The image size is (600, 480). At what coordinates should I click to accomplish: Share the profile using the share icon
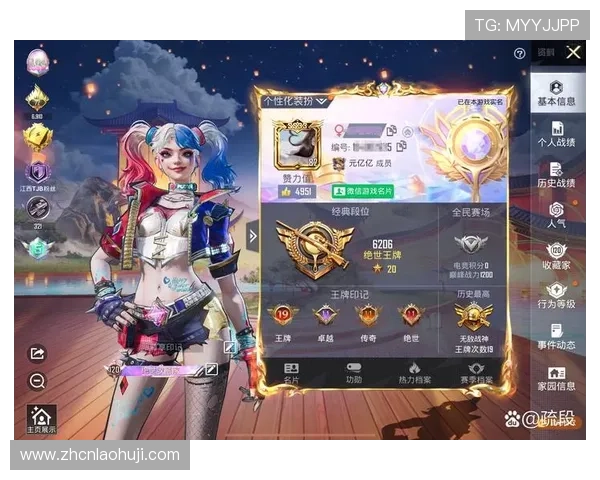37,353
